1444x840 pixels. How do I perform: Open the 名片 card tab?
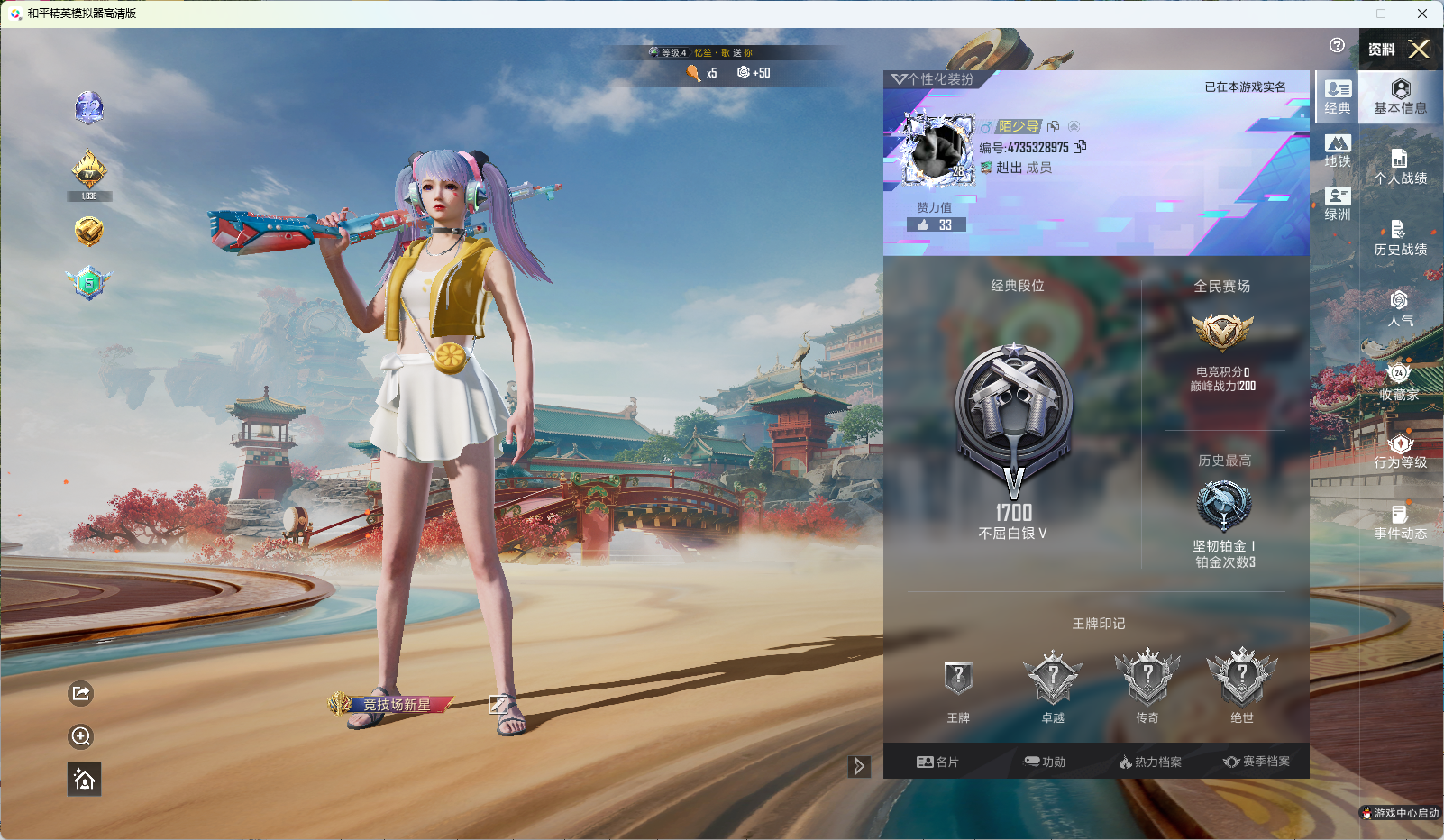937,762
